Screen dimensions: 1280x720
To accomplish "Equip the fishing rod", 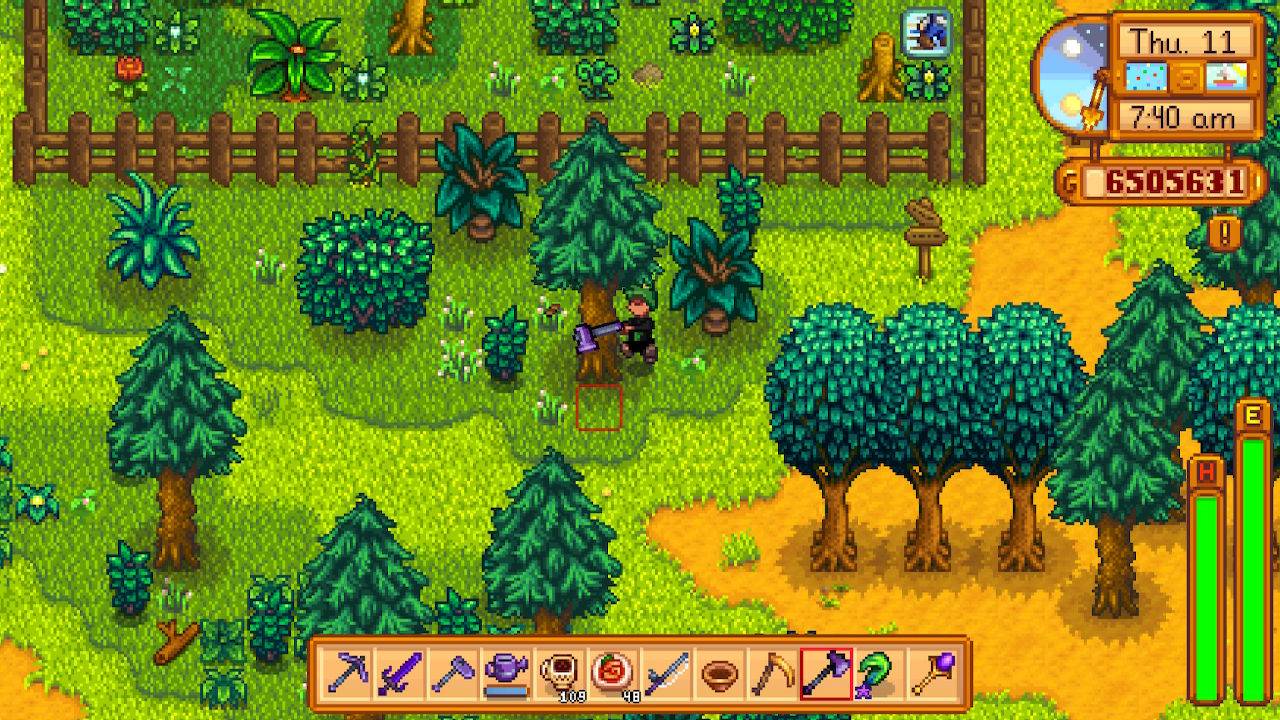I will tap(666, 674).
